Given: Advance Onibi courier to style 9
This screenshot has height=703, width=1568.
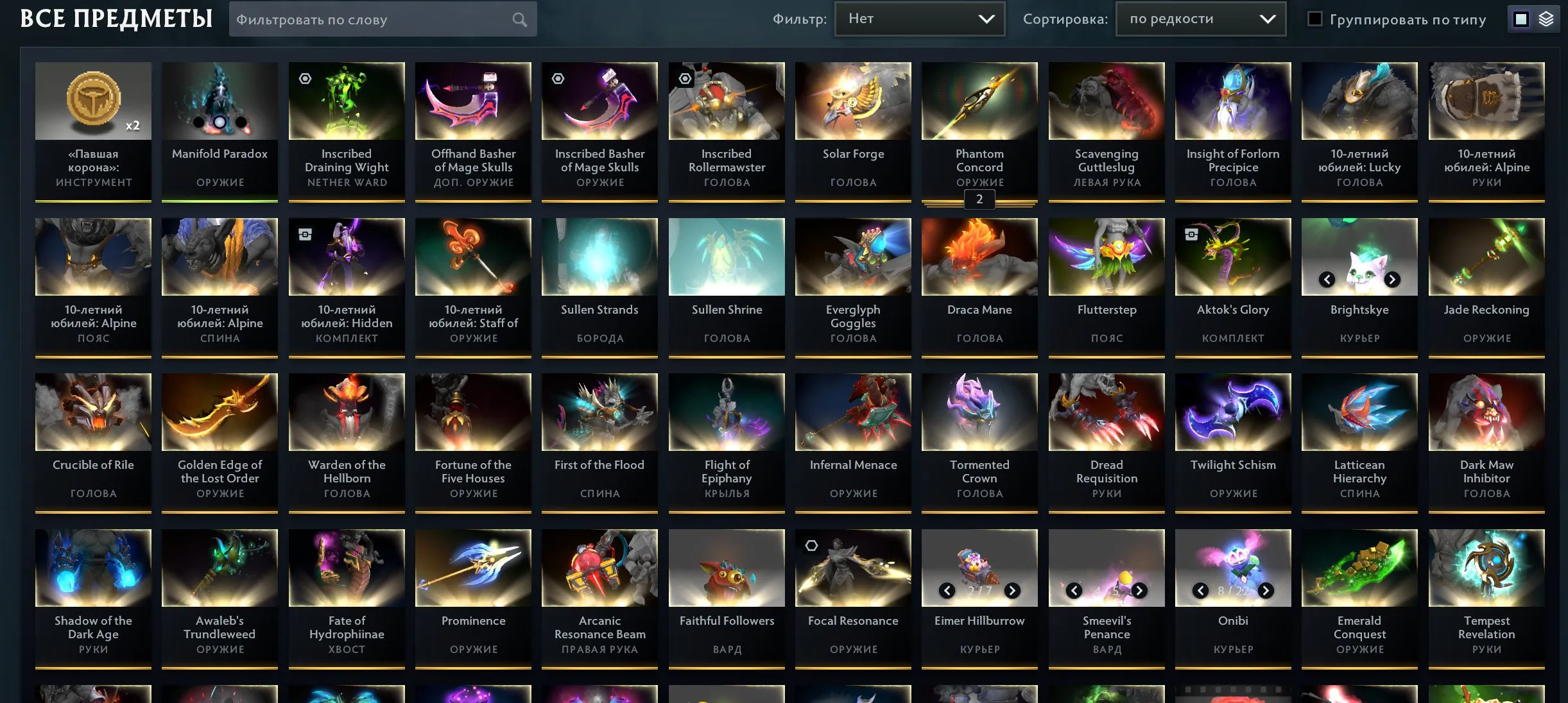Looking at the screenshot, I should pyautogui.click(x=1265, y=590).
